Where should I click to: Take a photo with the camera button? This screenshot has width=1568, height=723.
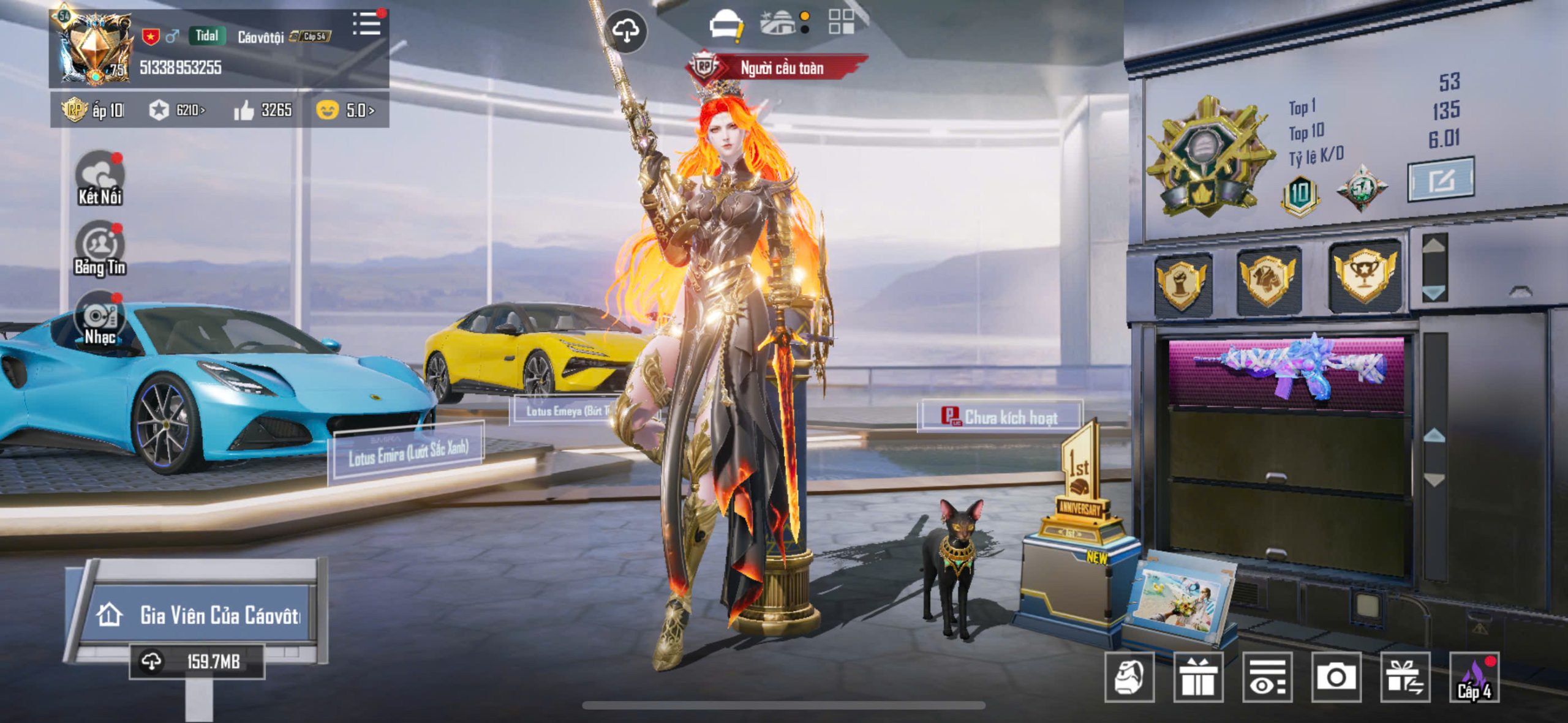(x=1336, y=677)
